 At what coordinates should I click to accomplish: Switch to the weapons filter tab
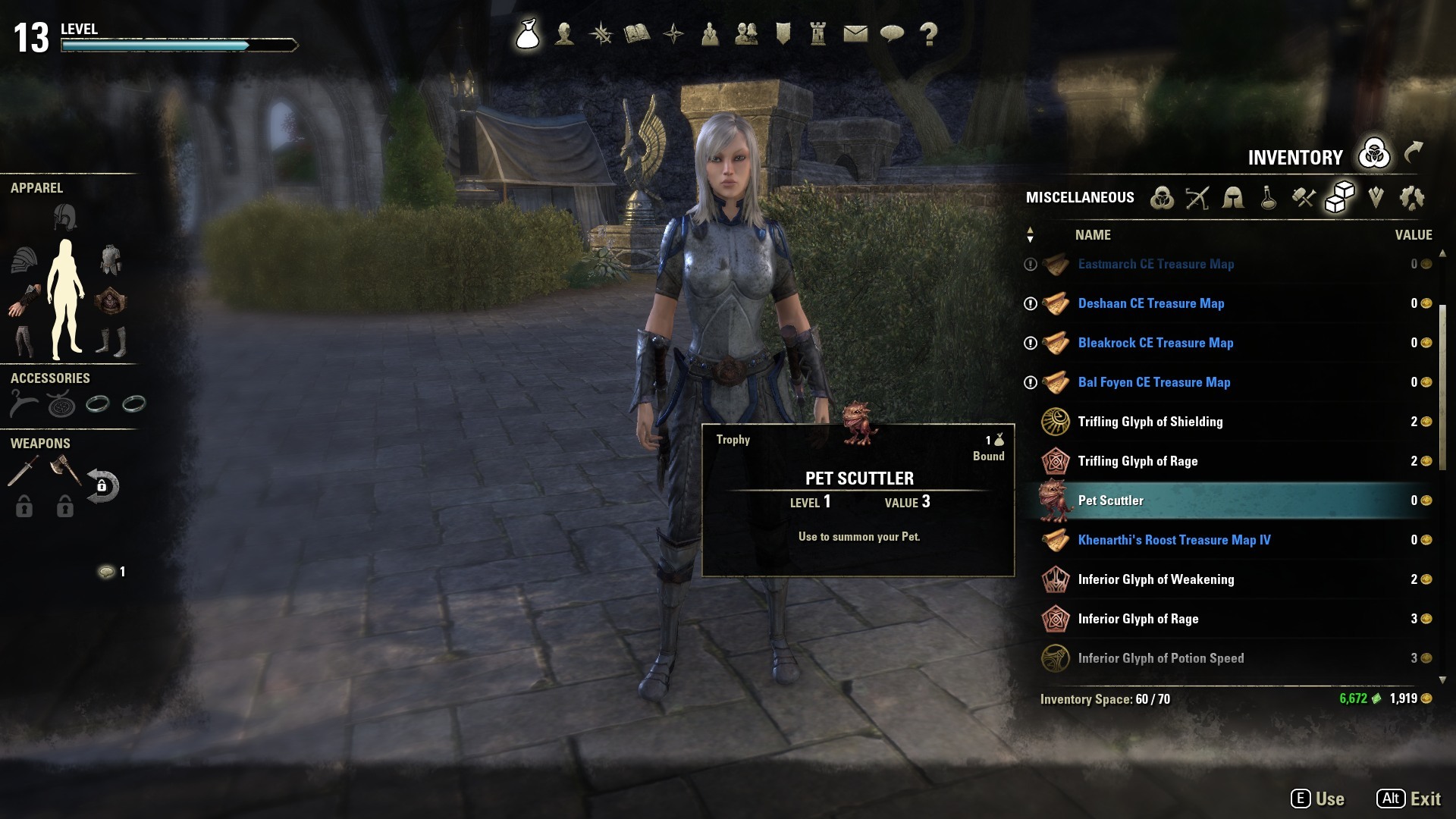tap(1197, 198)
